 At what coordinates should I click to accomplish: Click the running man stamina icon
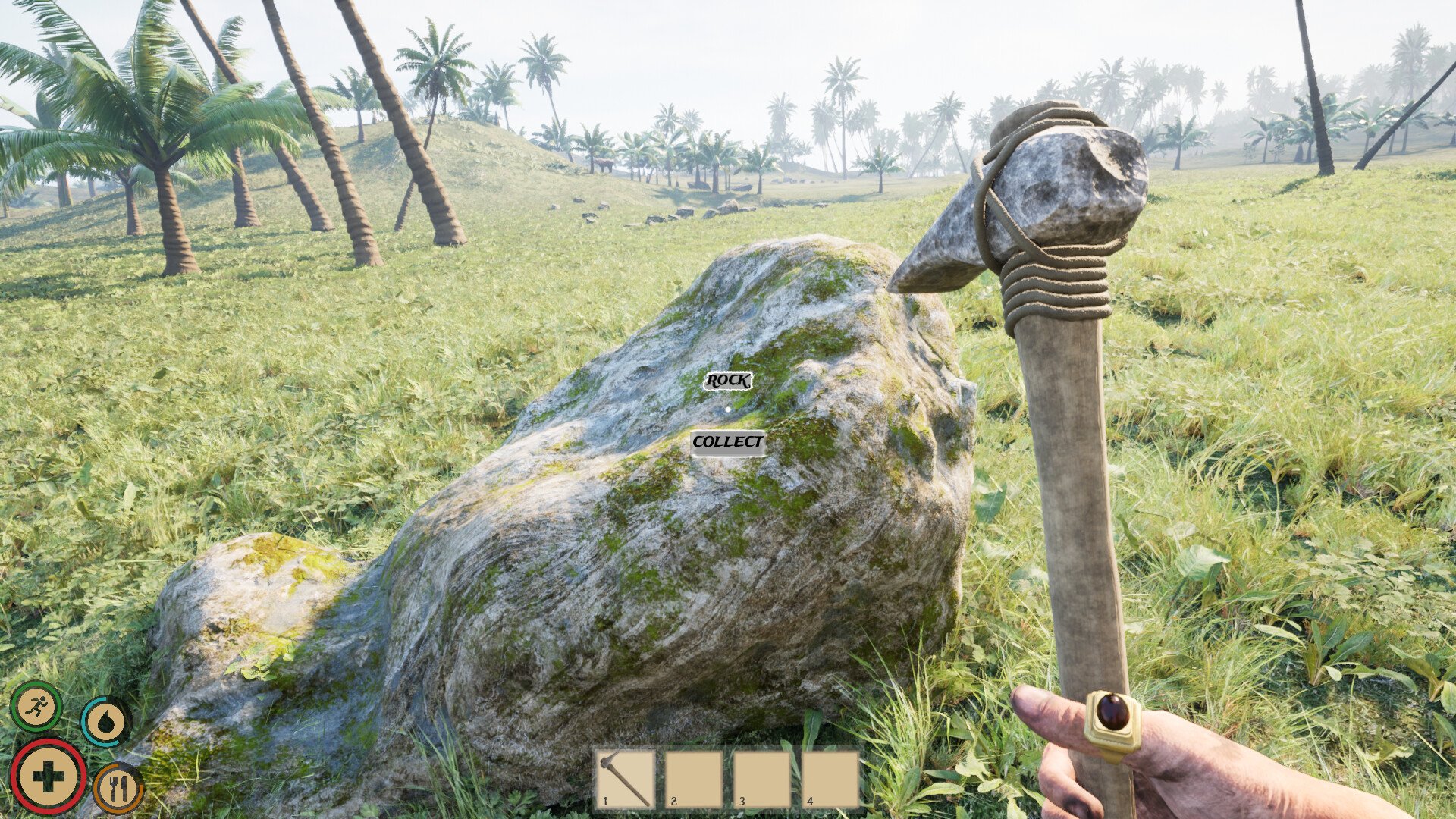[36, 706]
